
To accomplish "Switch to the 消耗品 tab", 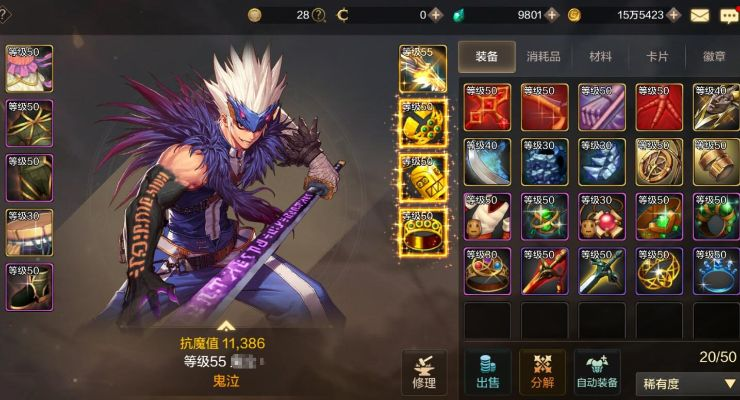I will pos(543,57).
